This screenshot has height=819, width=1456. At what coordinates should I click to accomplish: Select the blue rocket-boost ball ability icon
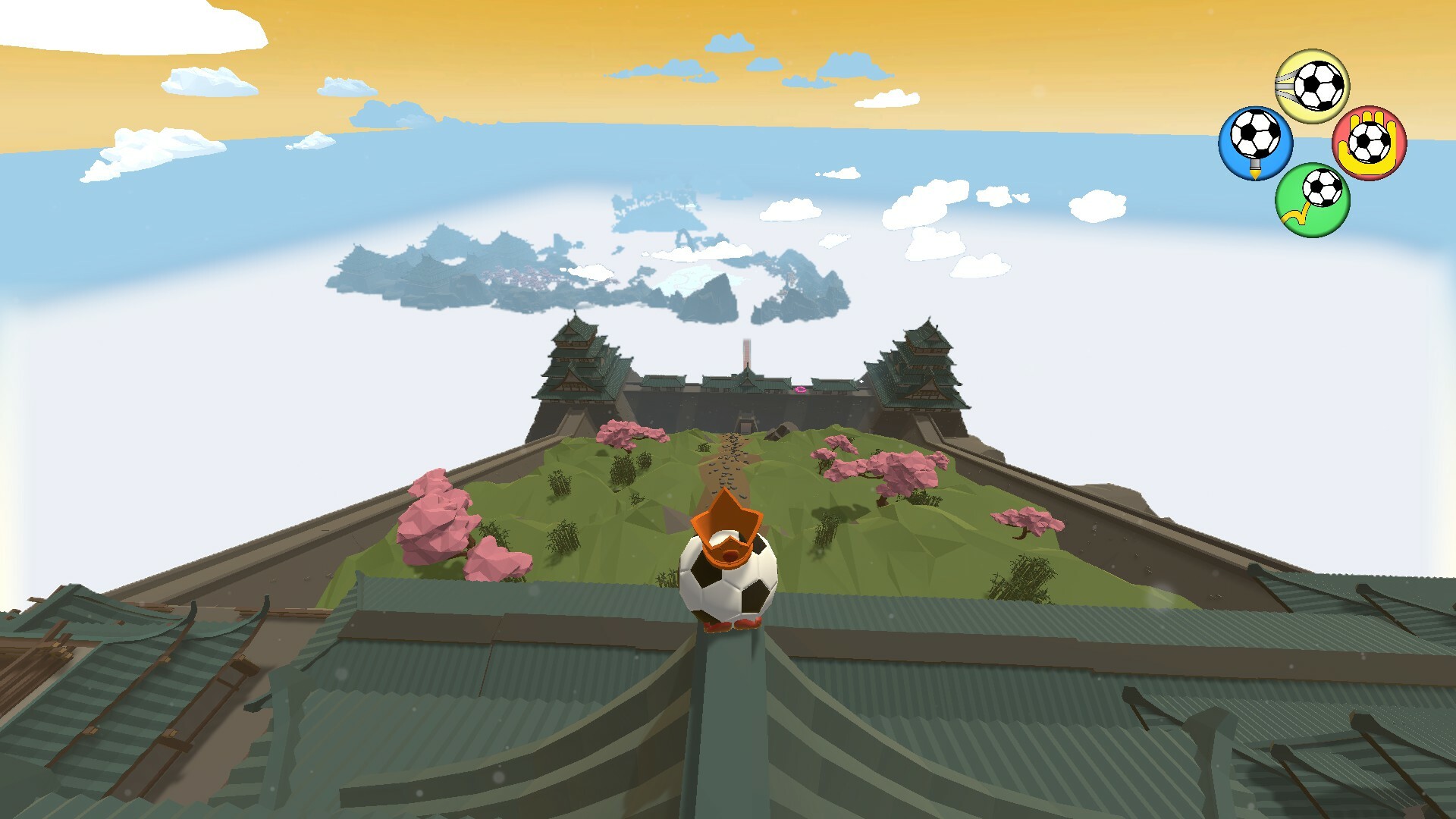click(1254, 143)
